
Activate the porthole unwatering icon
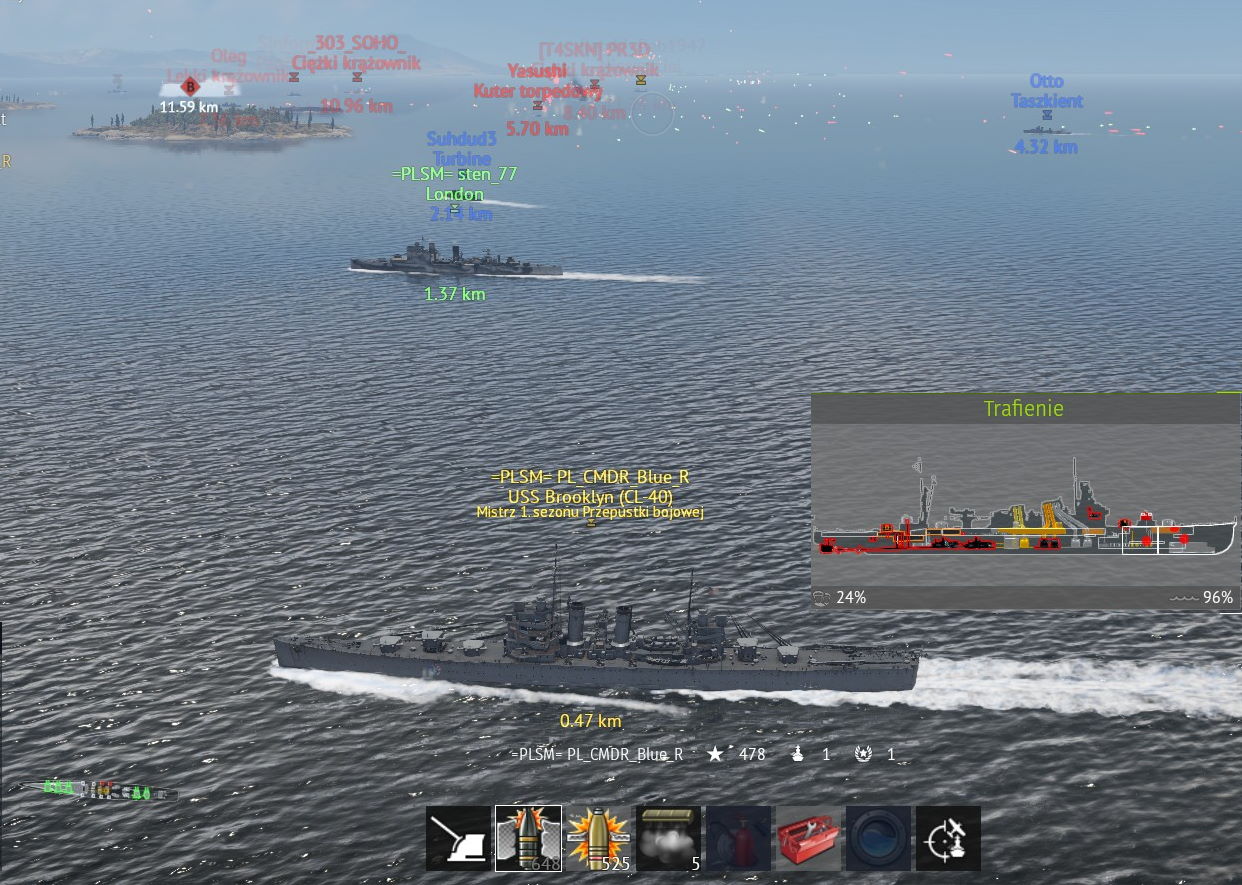point(878,838)
